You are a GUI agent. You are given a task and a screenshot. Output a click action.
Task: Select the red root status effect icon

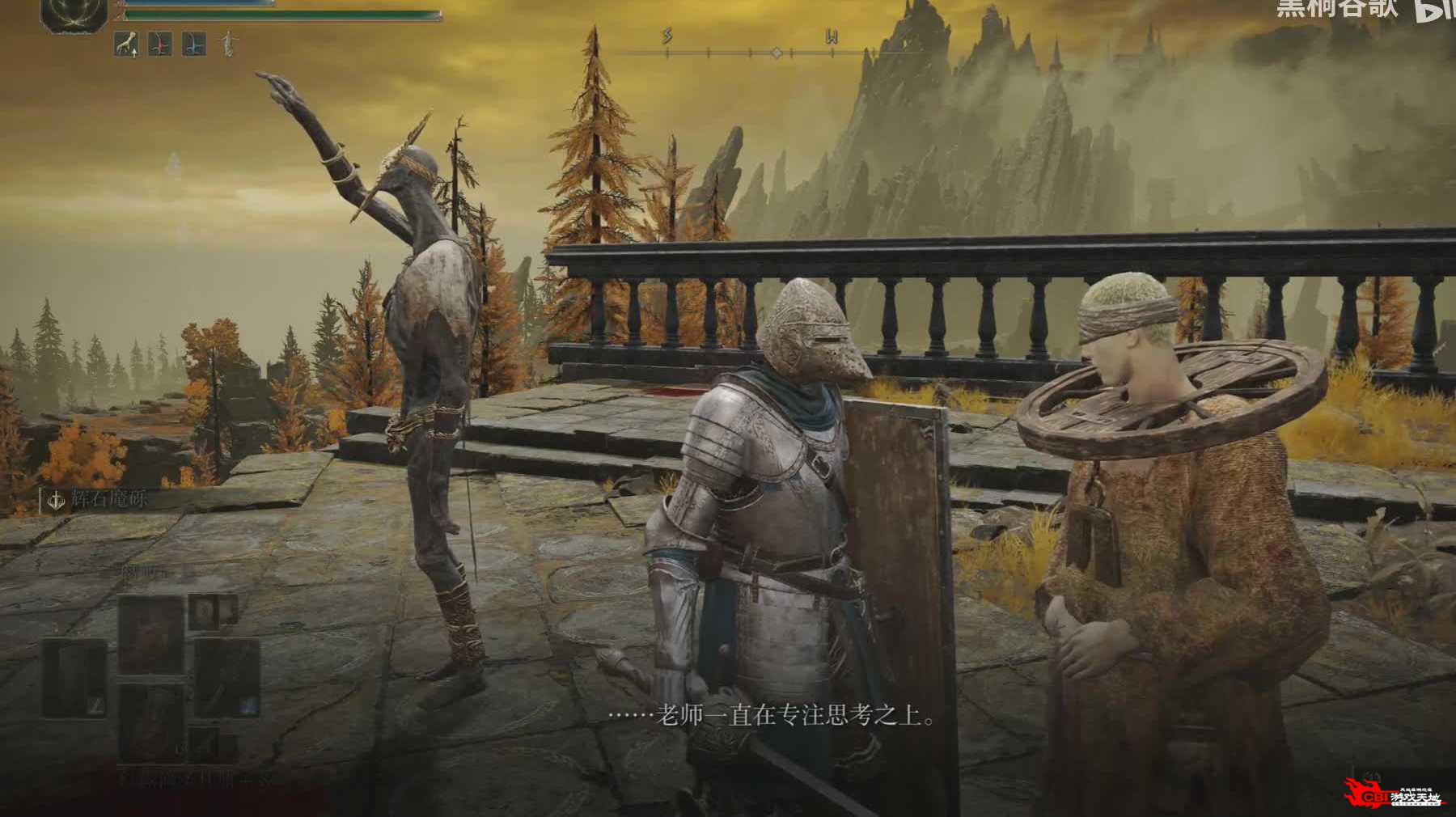(159, 44)
